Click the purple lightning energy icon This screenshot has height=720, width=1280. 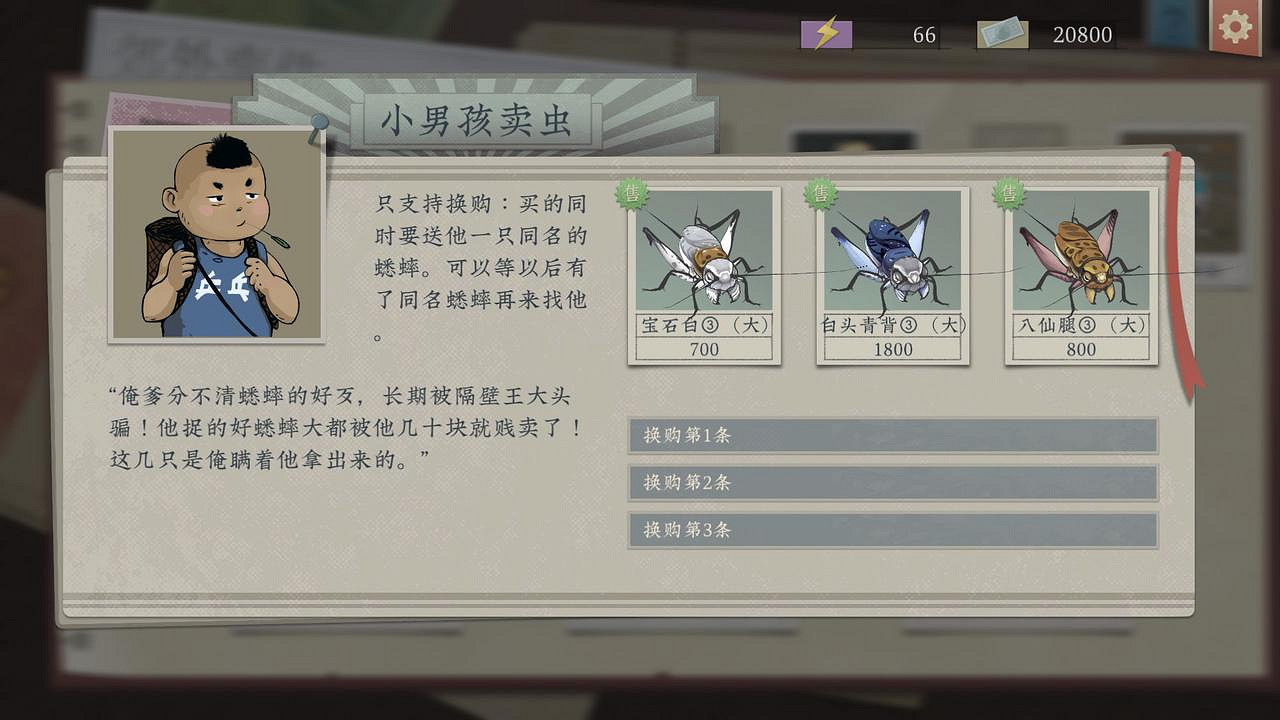826,33
